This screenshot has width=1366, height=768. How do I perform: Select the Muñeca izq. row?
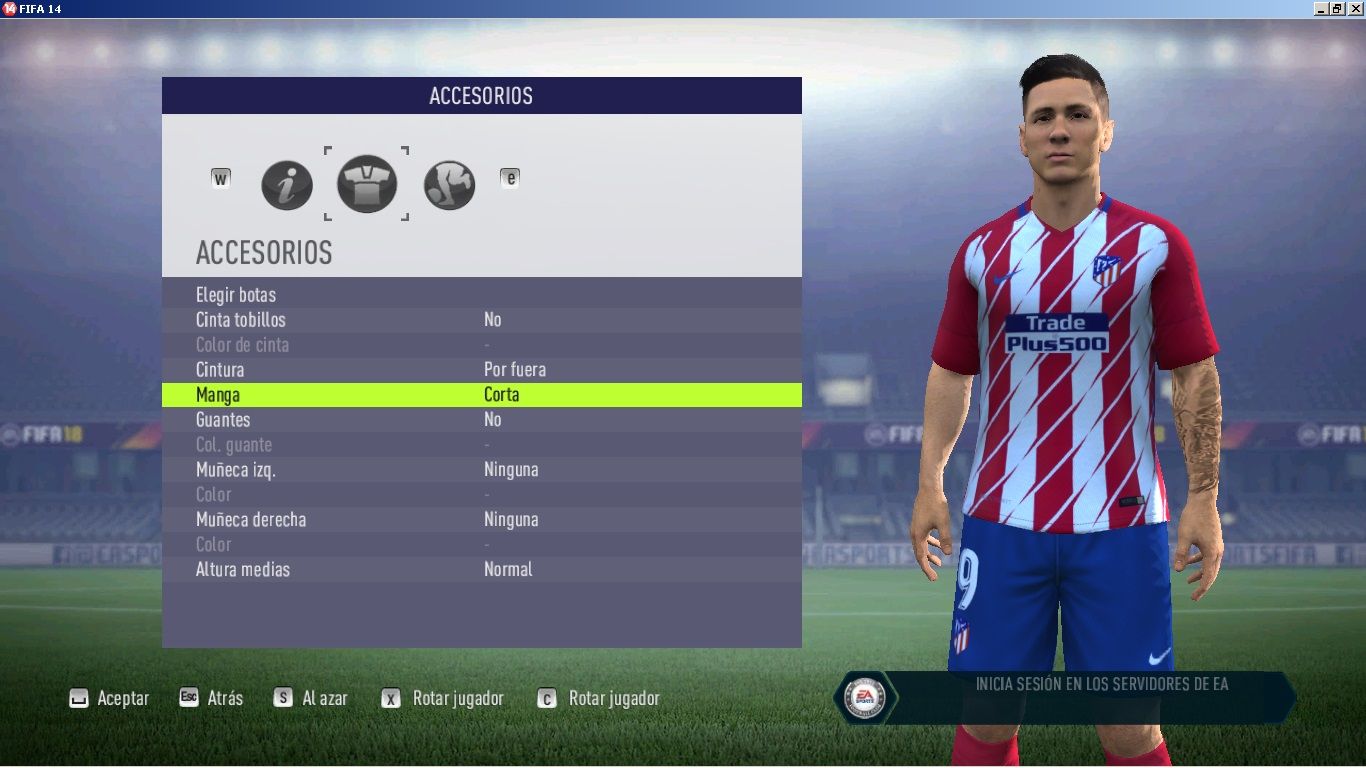235,470
